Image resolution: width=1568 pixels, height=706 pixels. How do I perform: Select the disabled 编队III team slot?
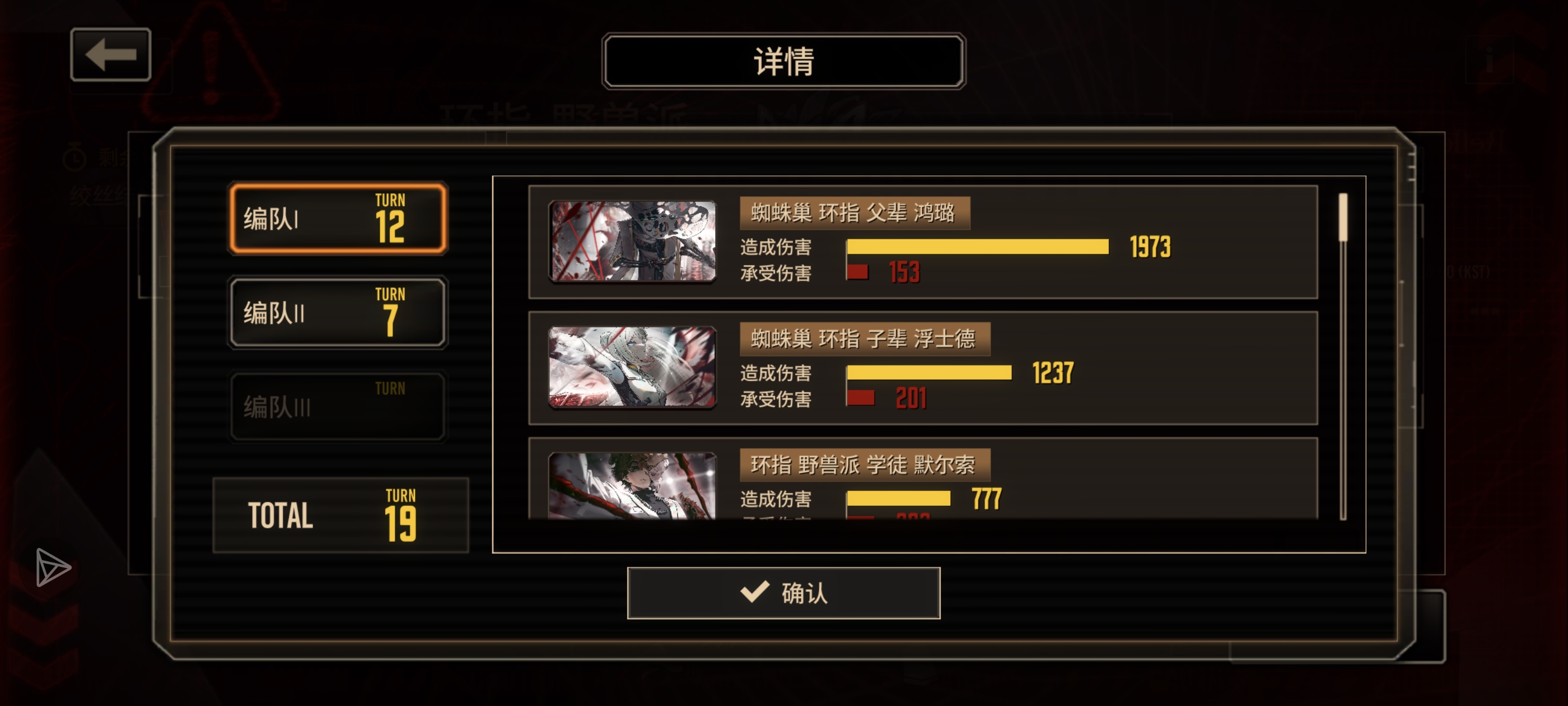pos(337,406)
